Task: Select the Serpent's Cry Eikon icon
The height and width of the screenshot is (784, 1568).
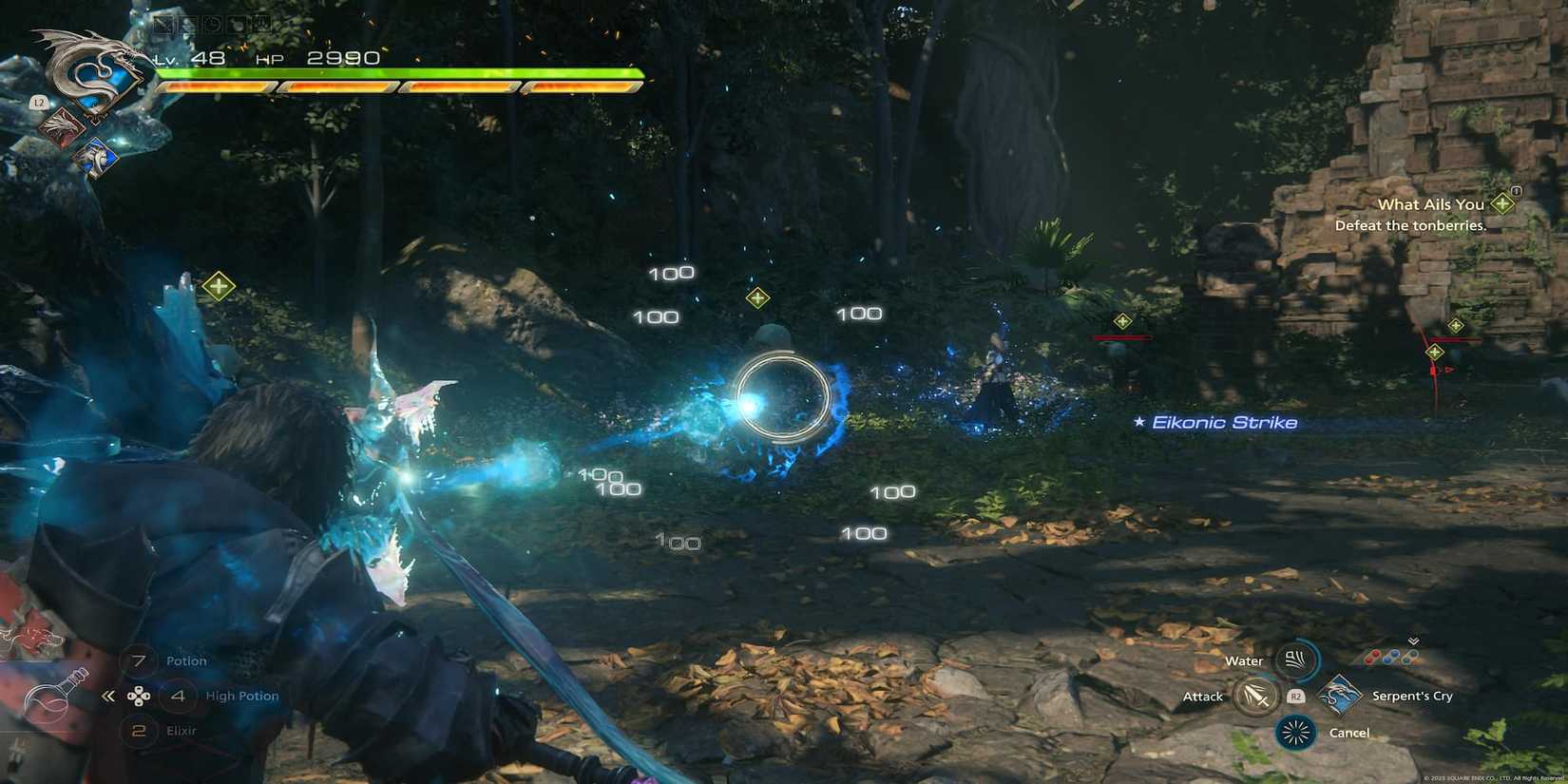Action: [x=1340, y=696]
